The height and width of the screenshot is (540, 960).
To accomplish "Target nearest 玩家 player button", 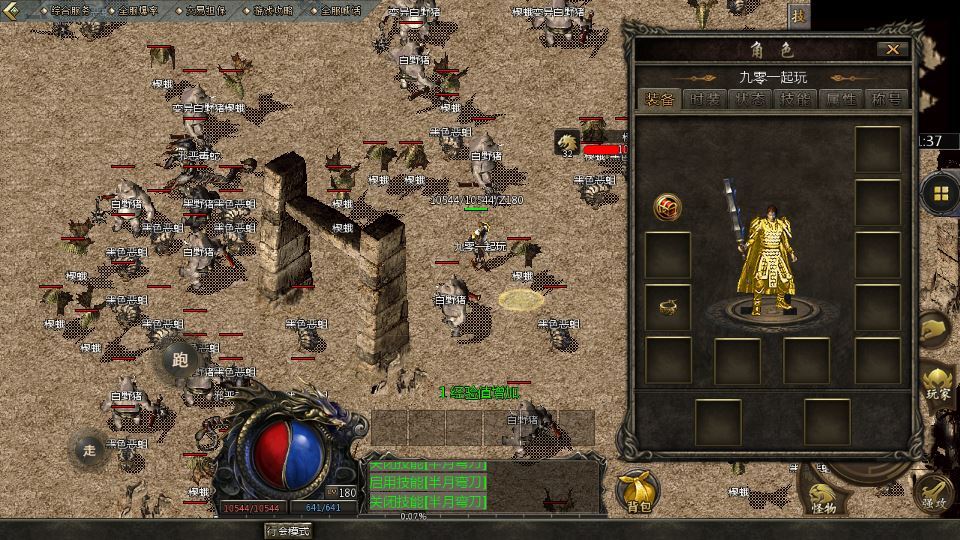I will (x=938, y=384).
